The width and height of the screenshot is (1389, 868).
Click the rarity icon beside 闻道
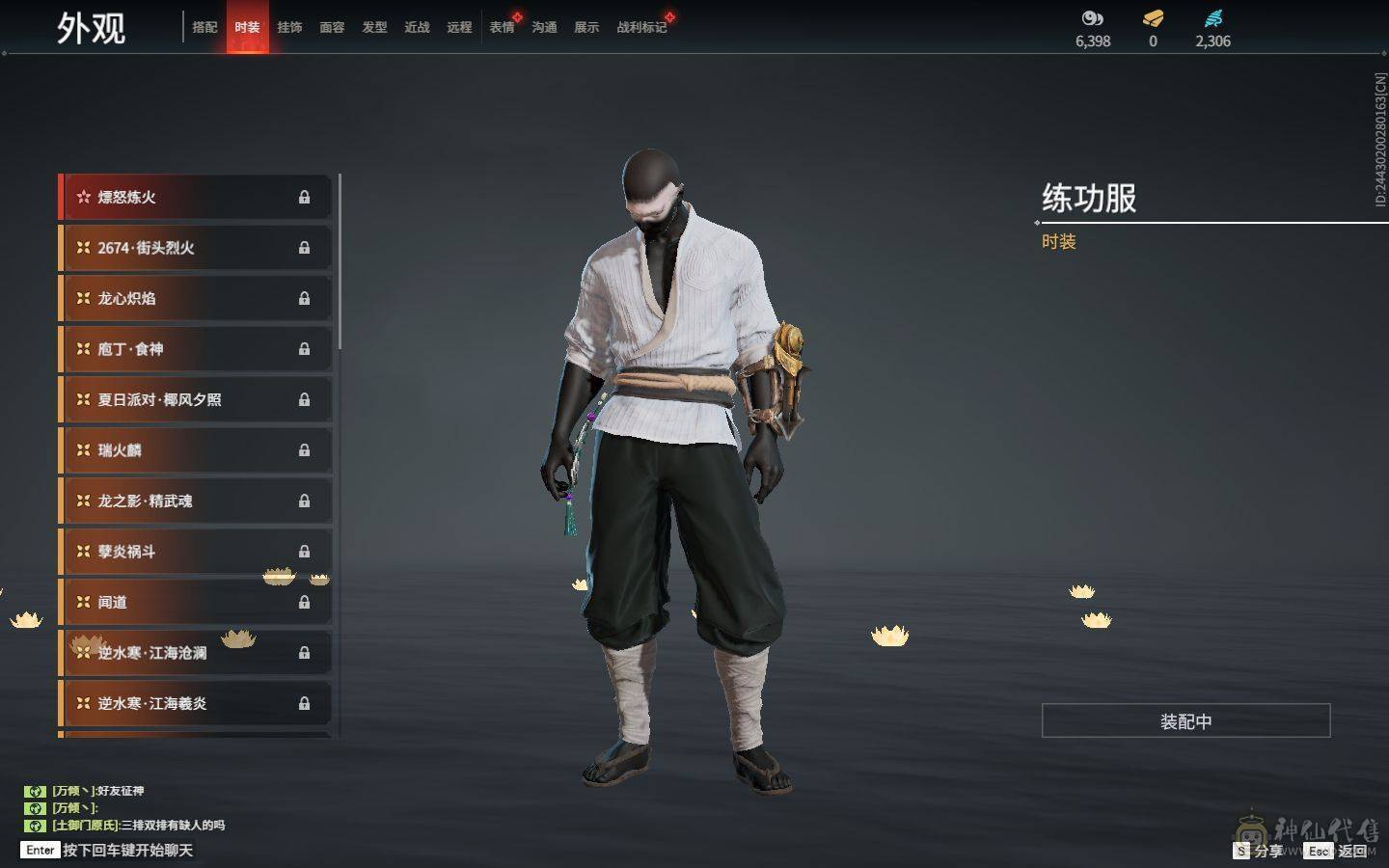(x=84, y=602)
